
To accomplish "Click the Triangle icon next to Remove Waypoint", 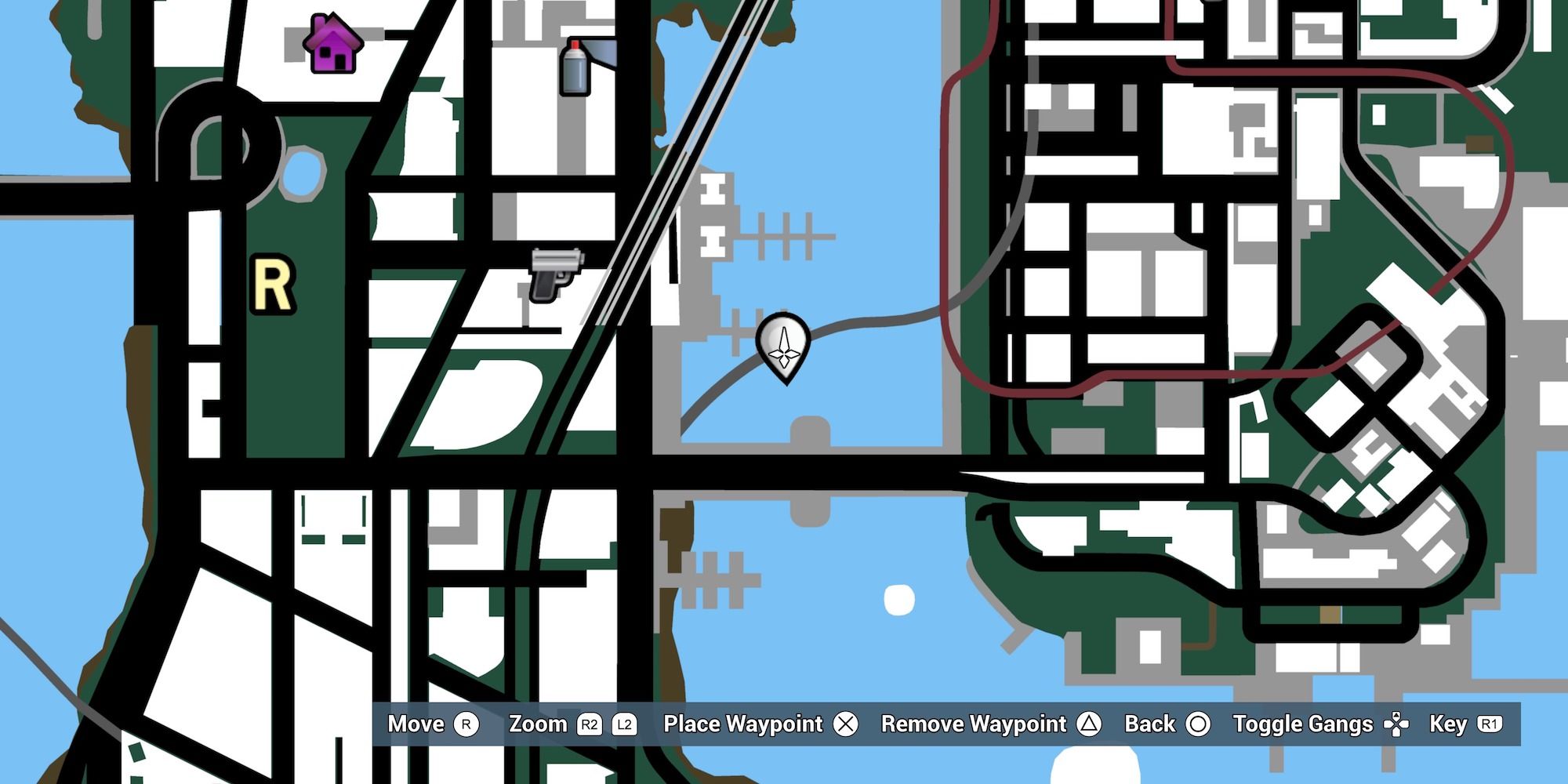I will (1090, 724).
